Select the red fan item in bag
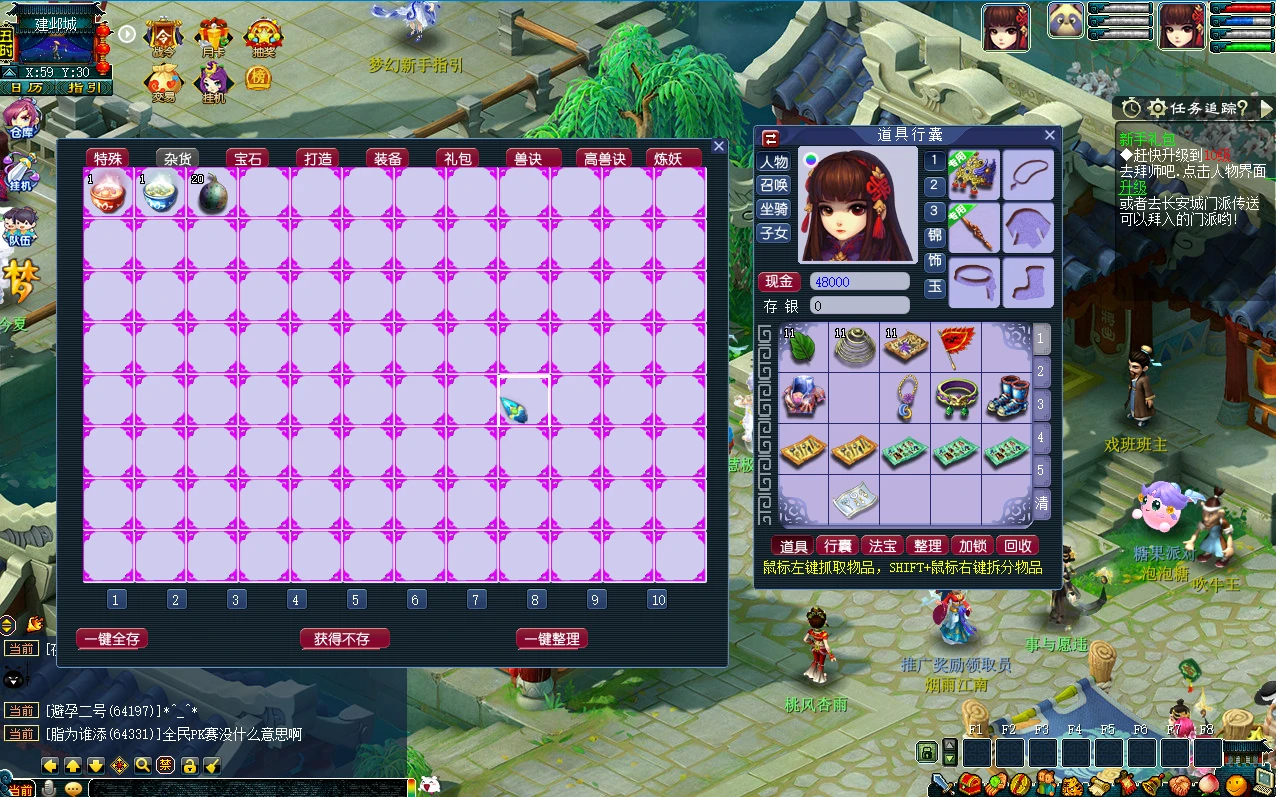1276x797 pixels. click(x=955, y=346)
